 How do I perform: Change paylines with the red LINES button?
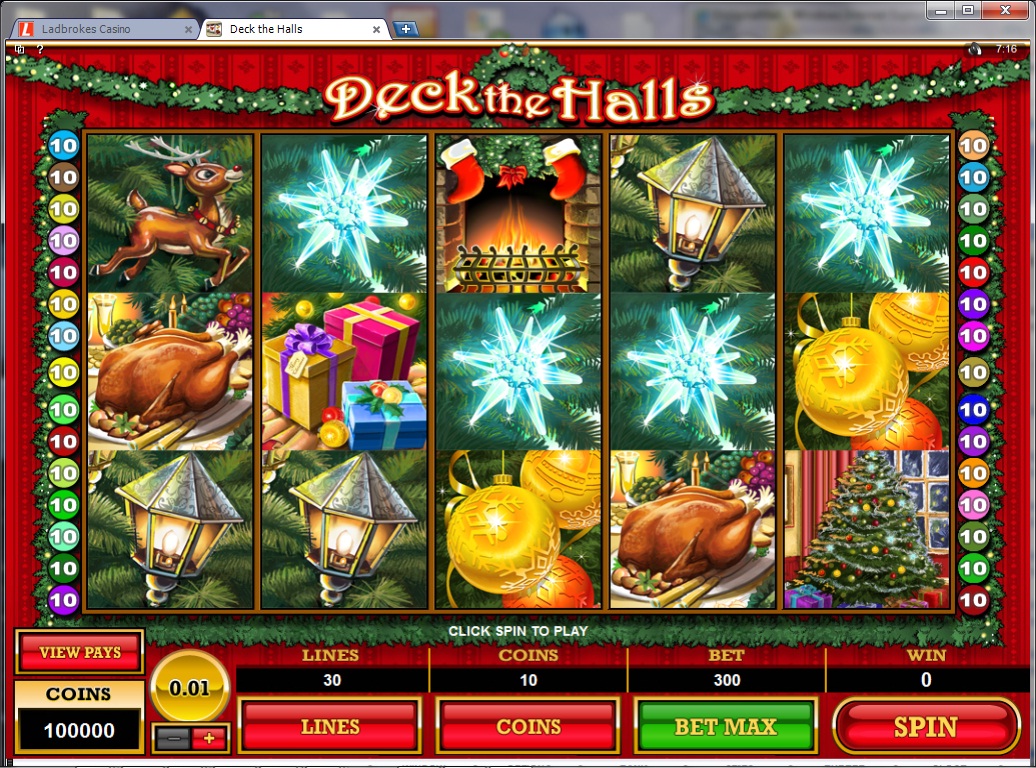tap(330, 727)
